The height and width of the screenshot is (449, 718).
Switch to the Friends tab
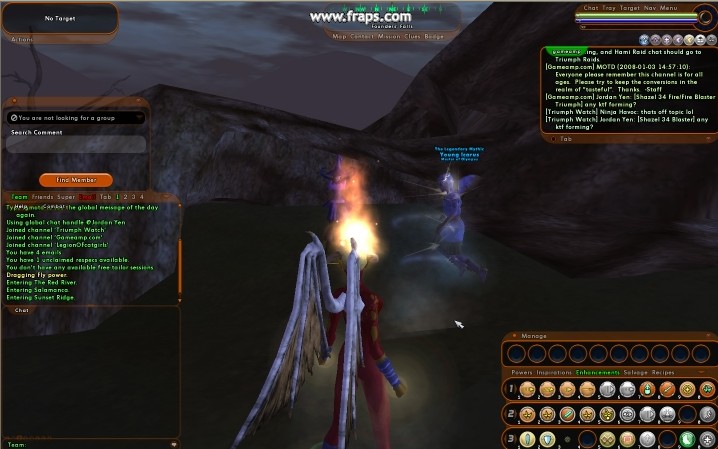(x=42, y=197)
